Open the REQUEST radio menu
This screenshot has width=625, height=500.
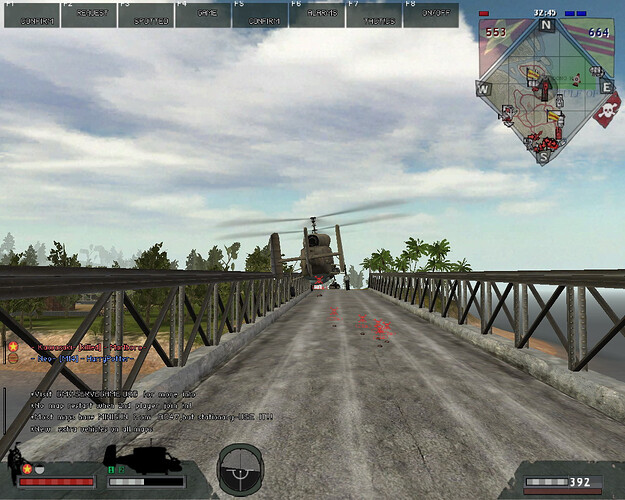coord(88,14)
